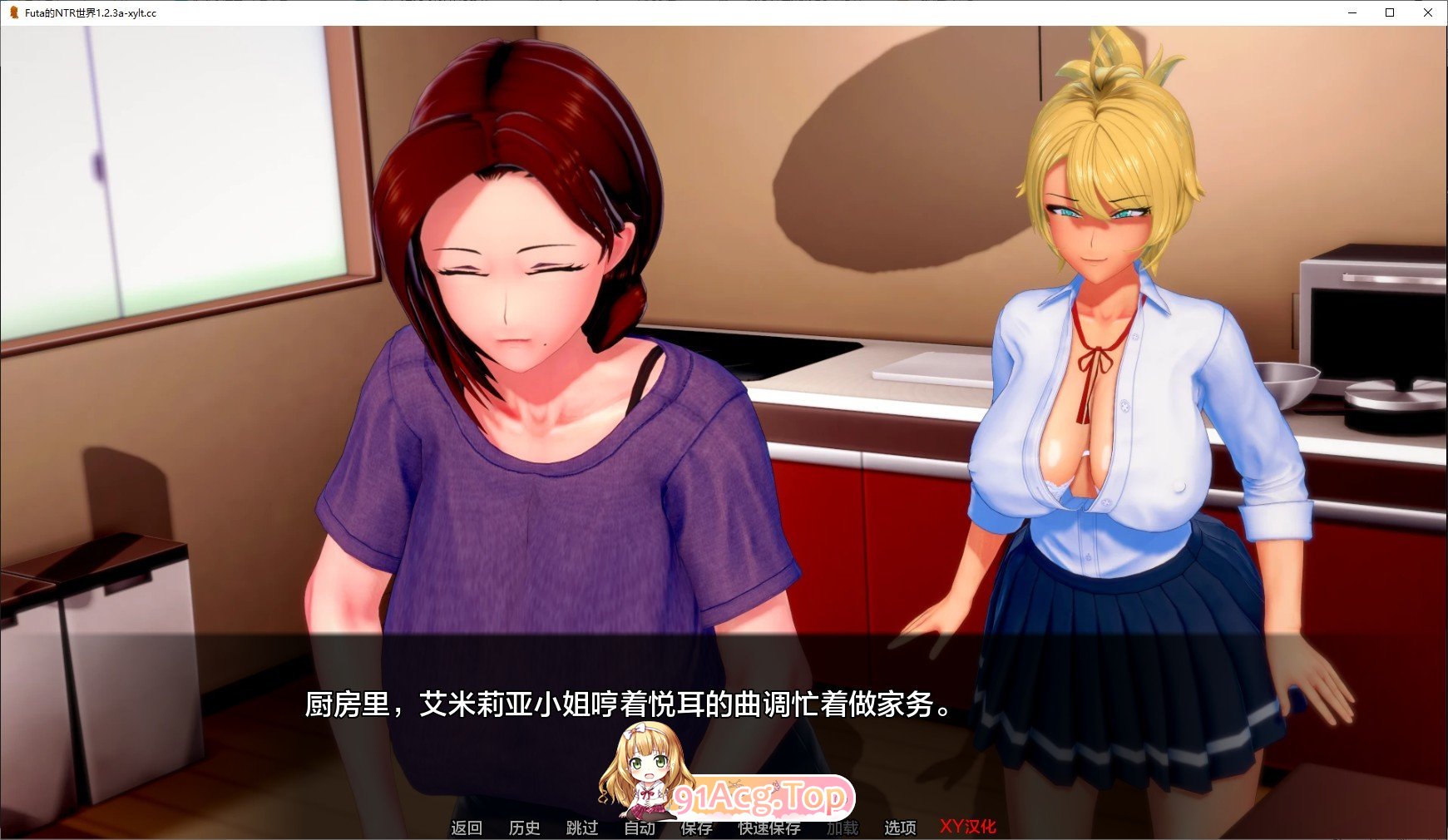Click 选项 in the bottom quick menu
The width and height of the screenshot is (1448, 840).
pyautogui.click(x=898, y=828)
